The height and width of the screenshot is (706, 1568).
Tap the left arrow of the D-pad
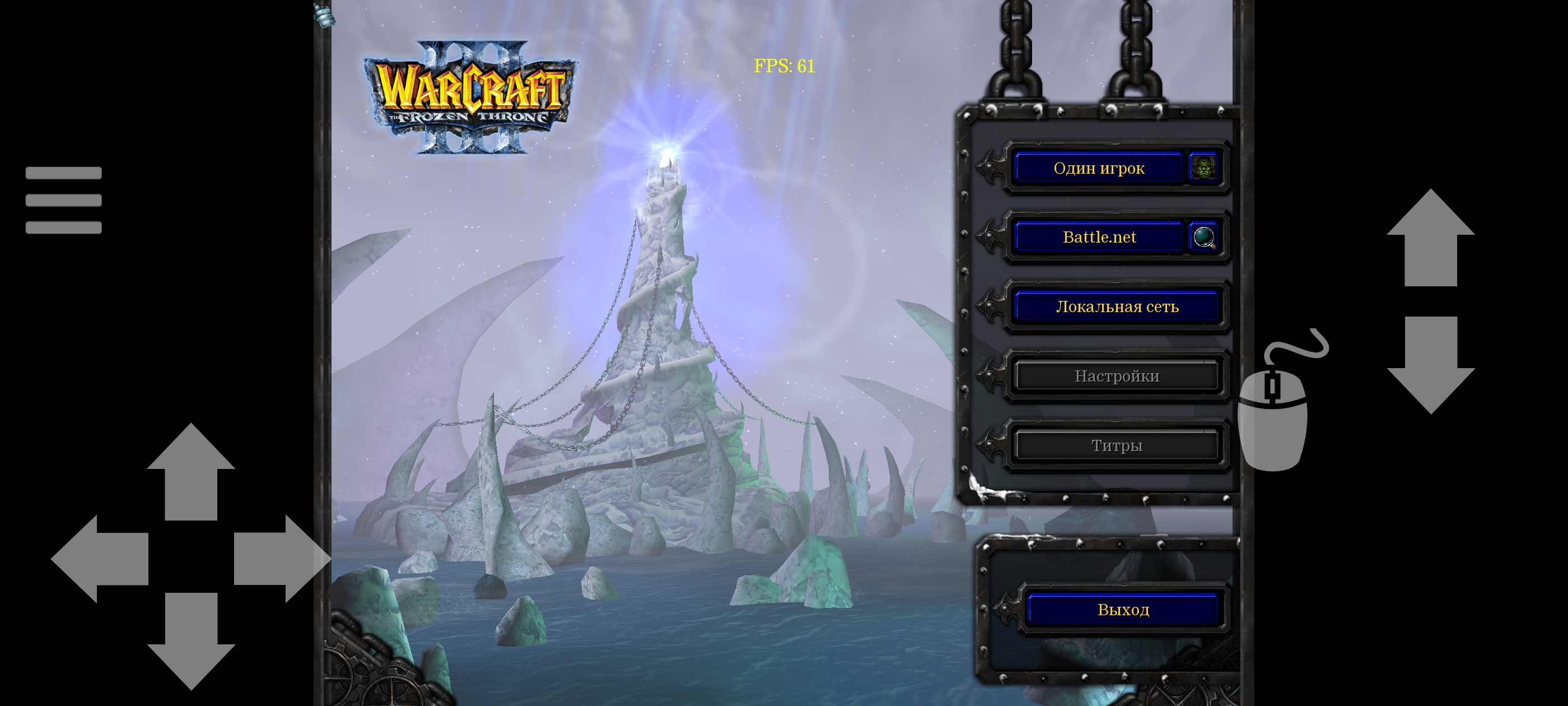tap(100, 559)
